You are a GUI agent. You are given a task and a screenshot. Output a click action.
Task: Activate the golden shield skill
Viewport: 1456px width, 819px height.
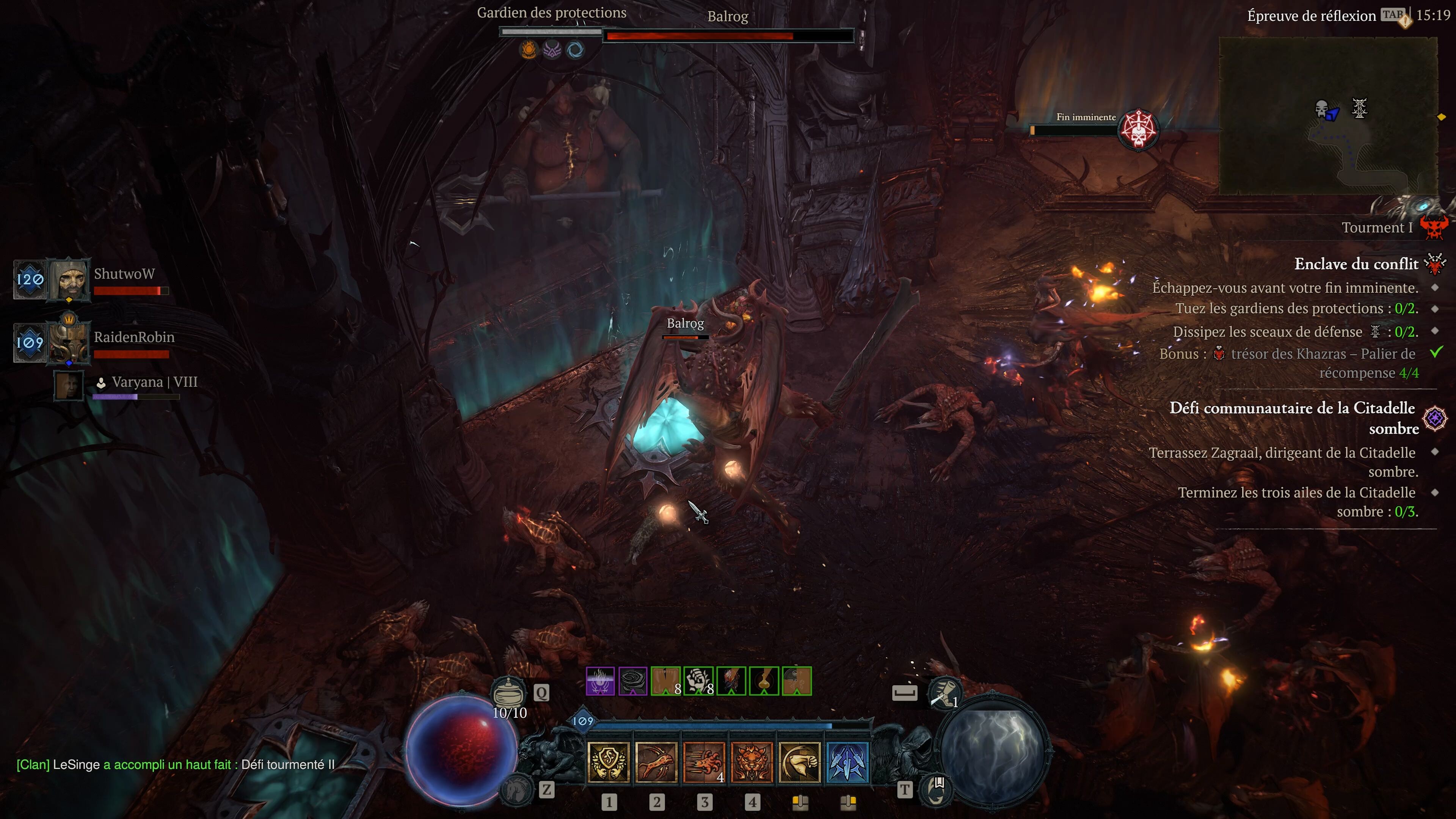pos(609,762)
